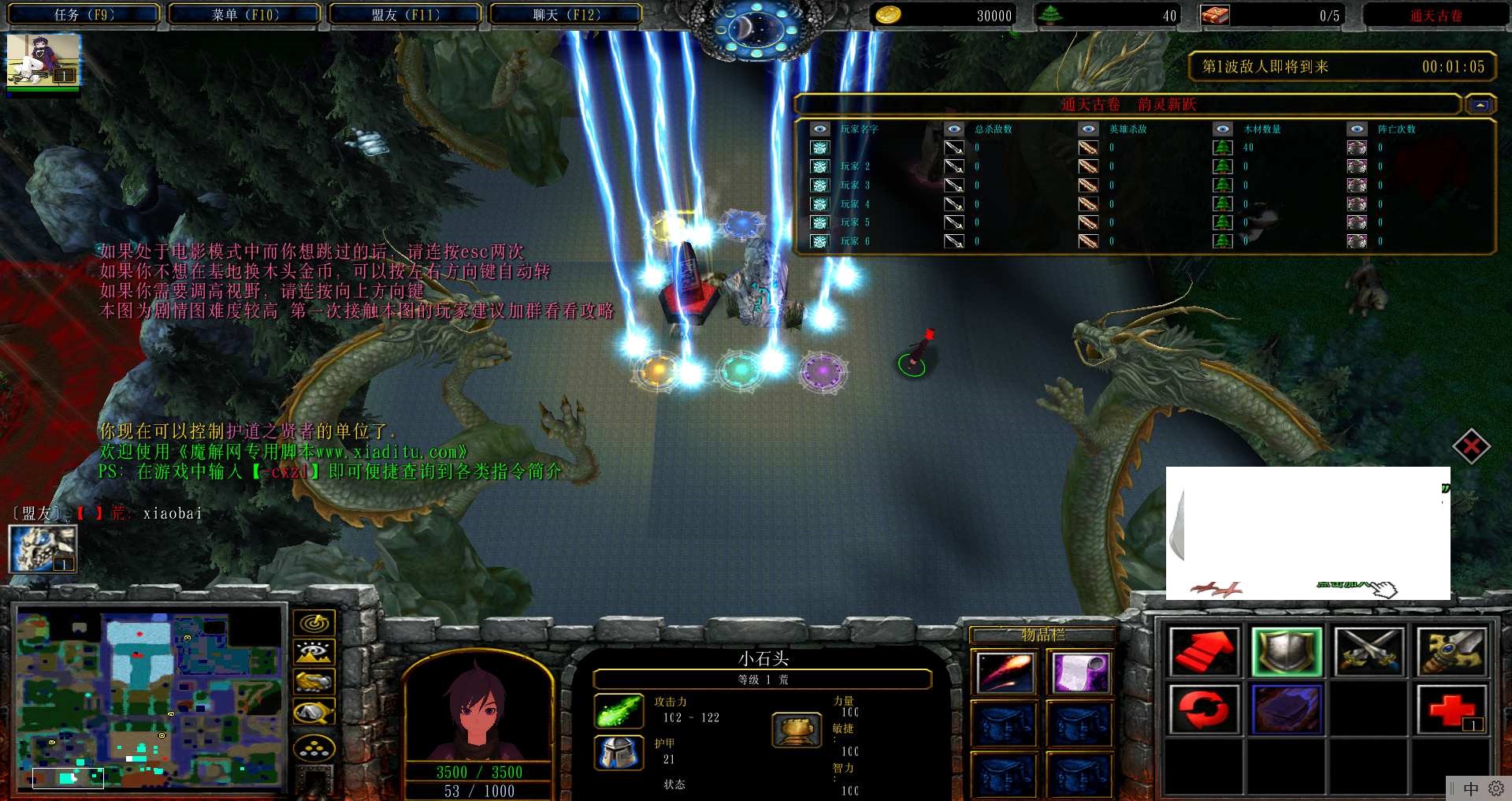
Task: Open the 任务 (F9) quests menu
Action: (x=84, y=14)
